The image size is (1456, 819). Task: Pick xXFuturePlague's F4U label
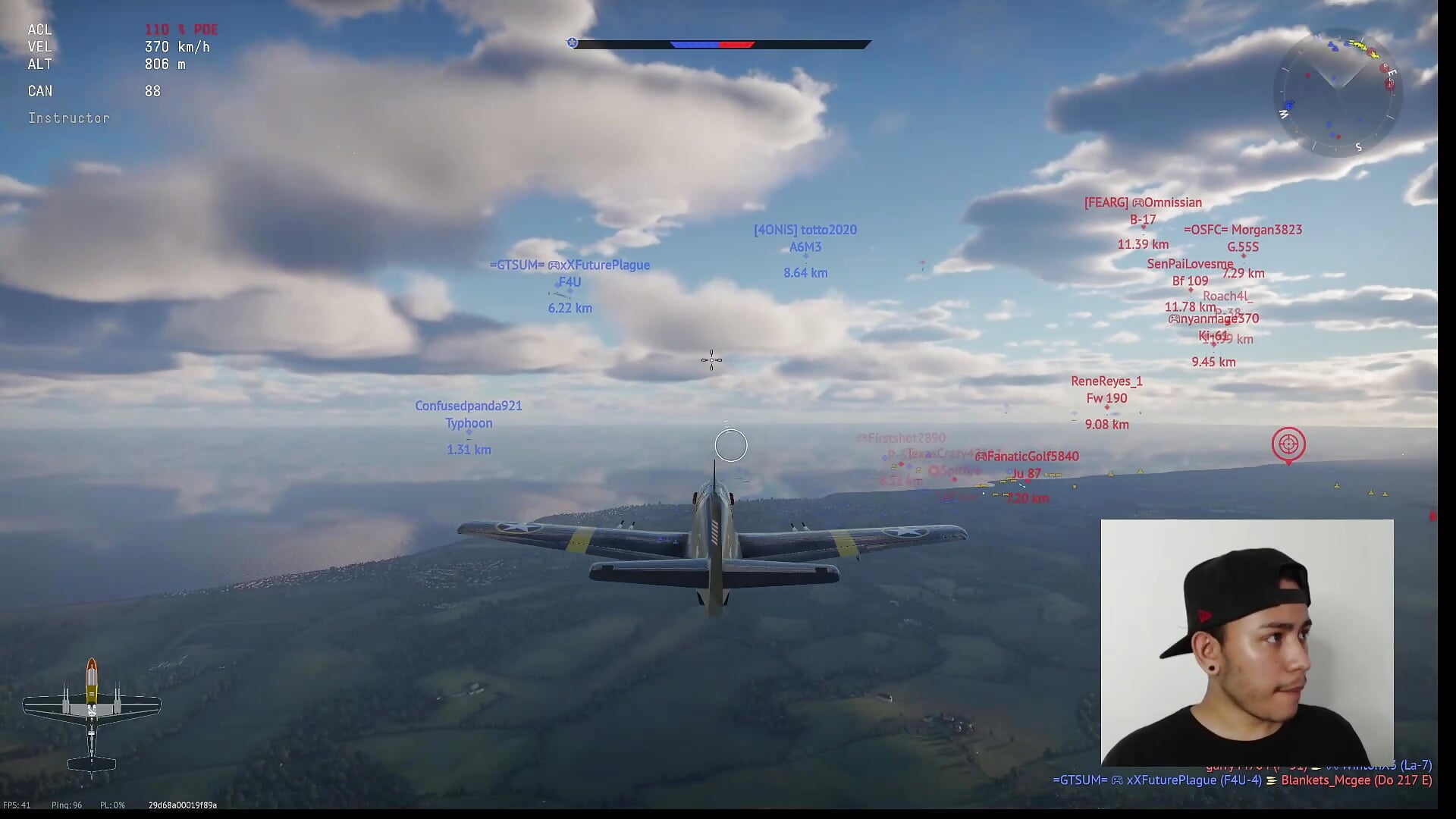click(x=570, y=282)
